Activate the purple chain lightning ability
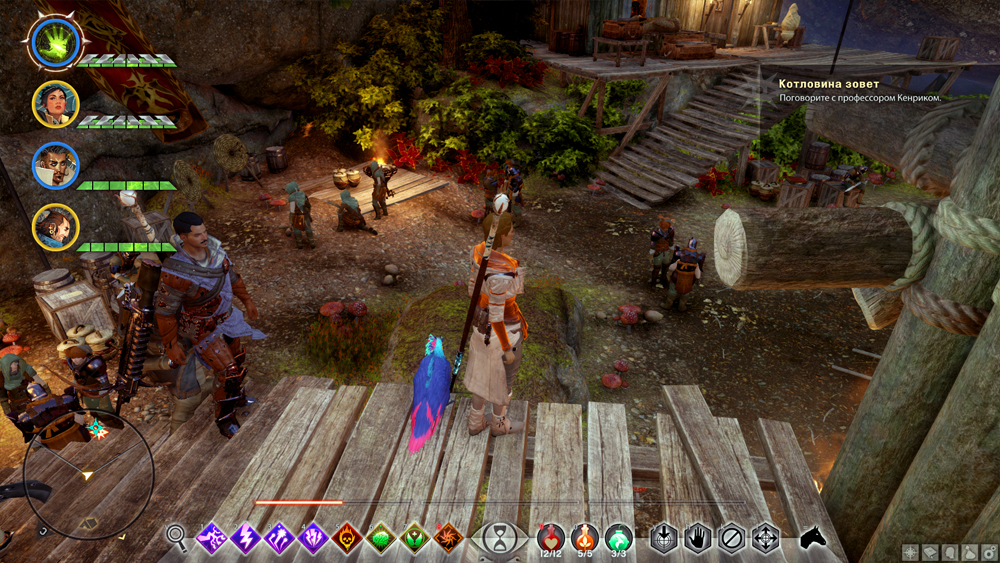Viewport: 1000px width, 563px height. (212, 538)
